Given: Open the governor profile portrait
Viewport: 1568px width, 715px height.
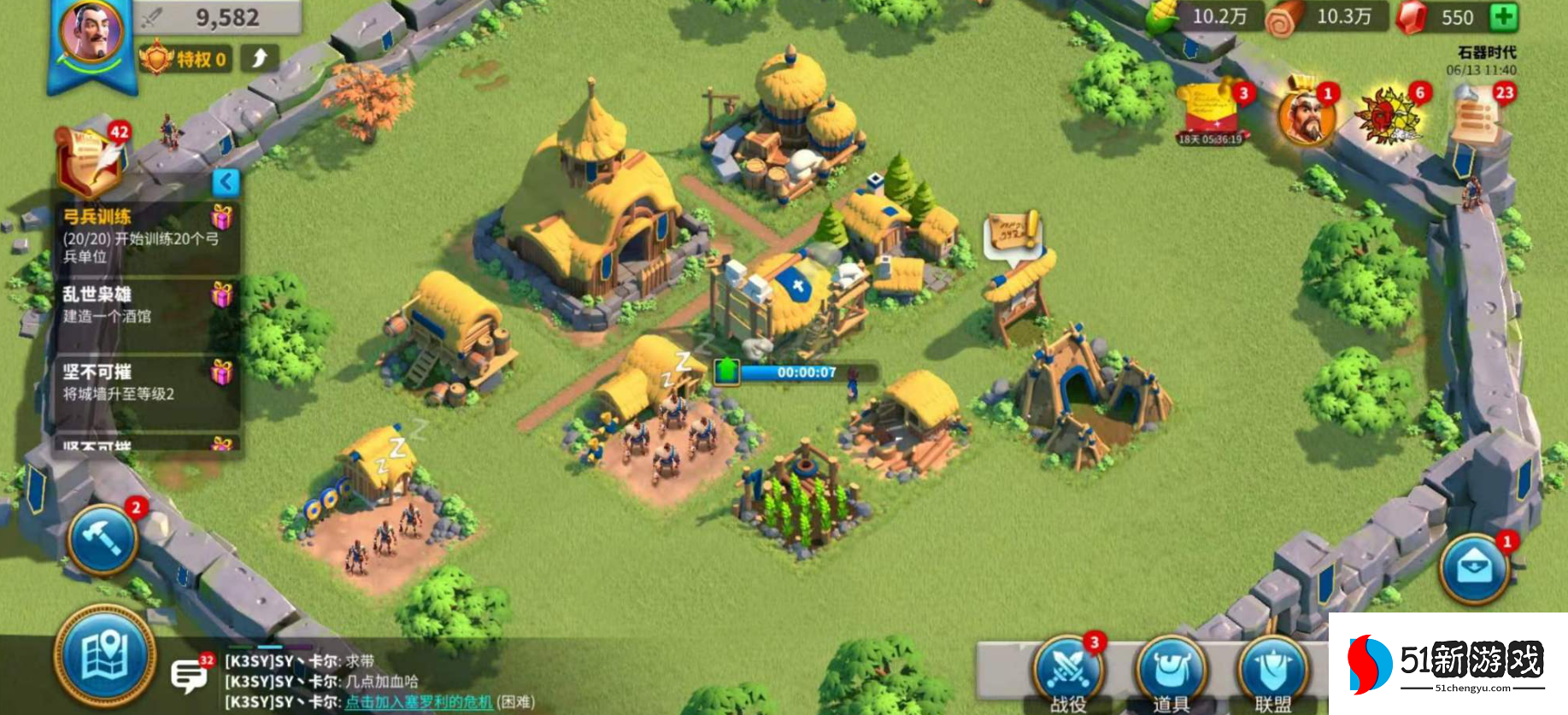Looking at the screenshot, I should pos(91,34).
